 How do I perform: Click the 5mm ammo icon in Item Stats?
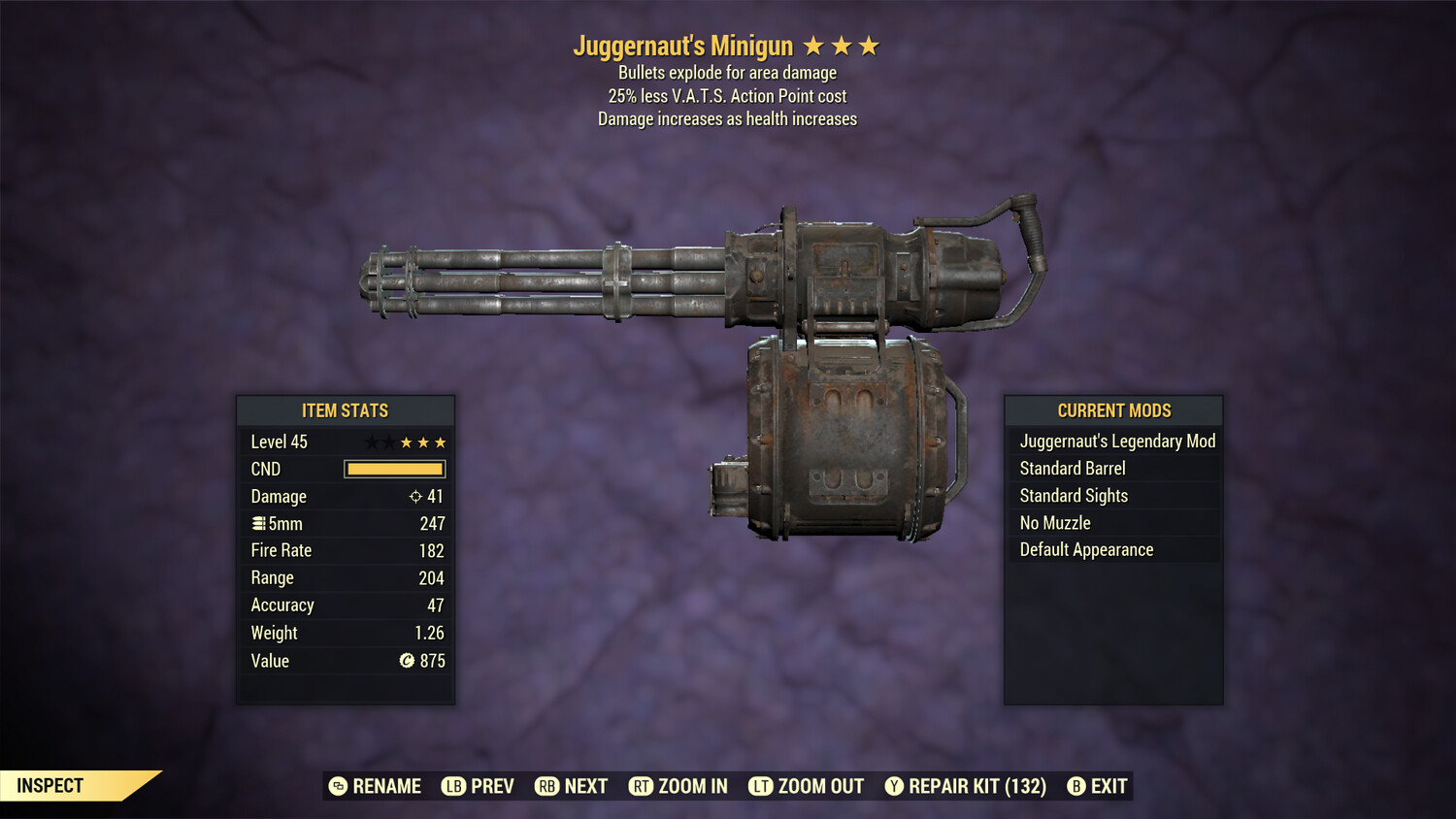click(258, 523)
